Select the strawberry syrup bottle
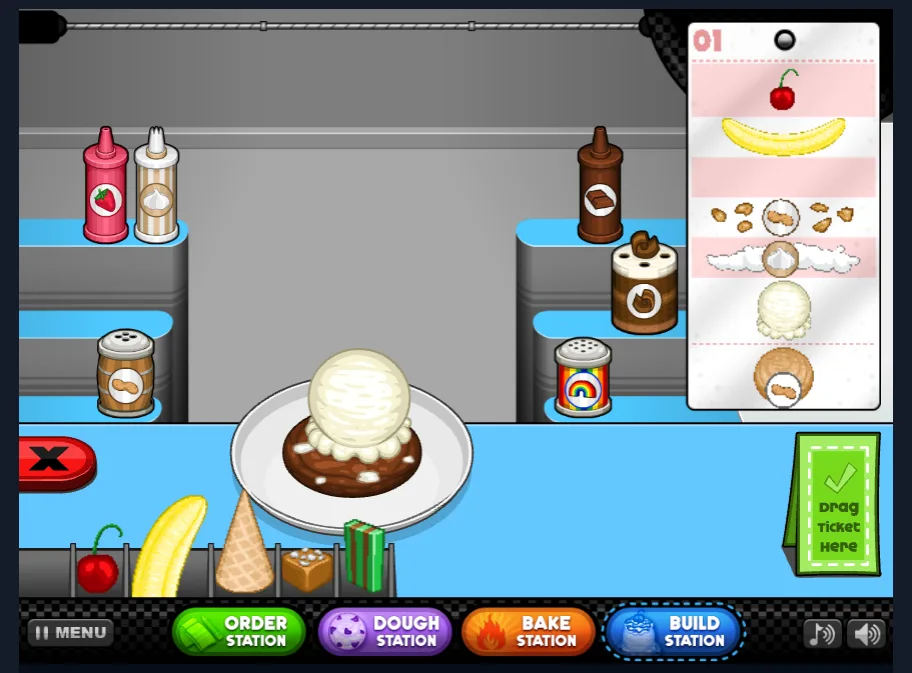Image resolution: width=912 pixels, height=673 pixels. 105,187
